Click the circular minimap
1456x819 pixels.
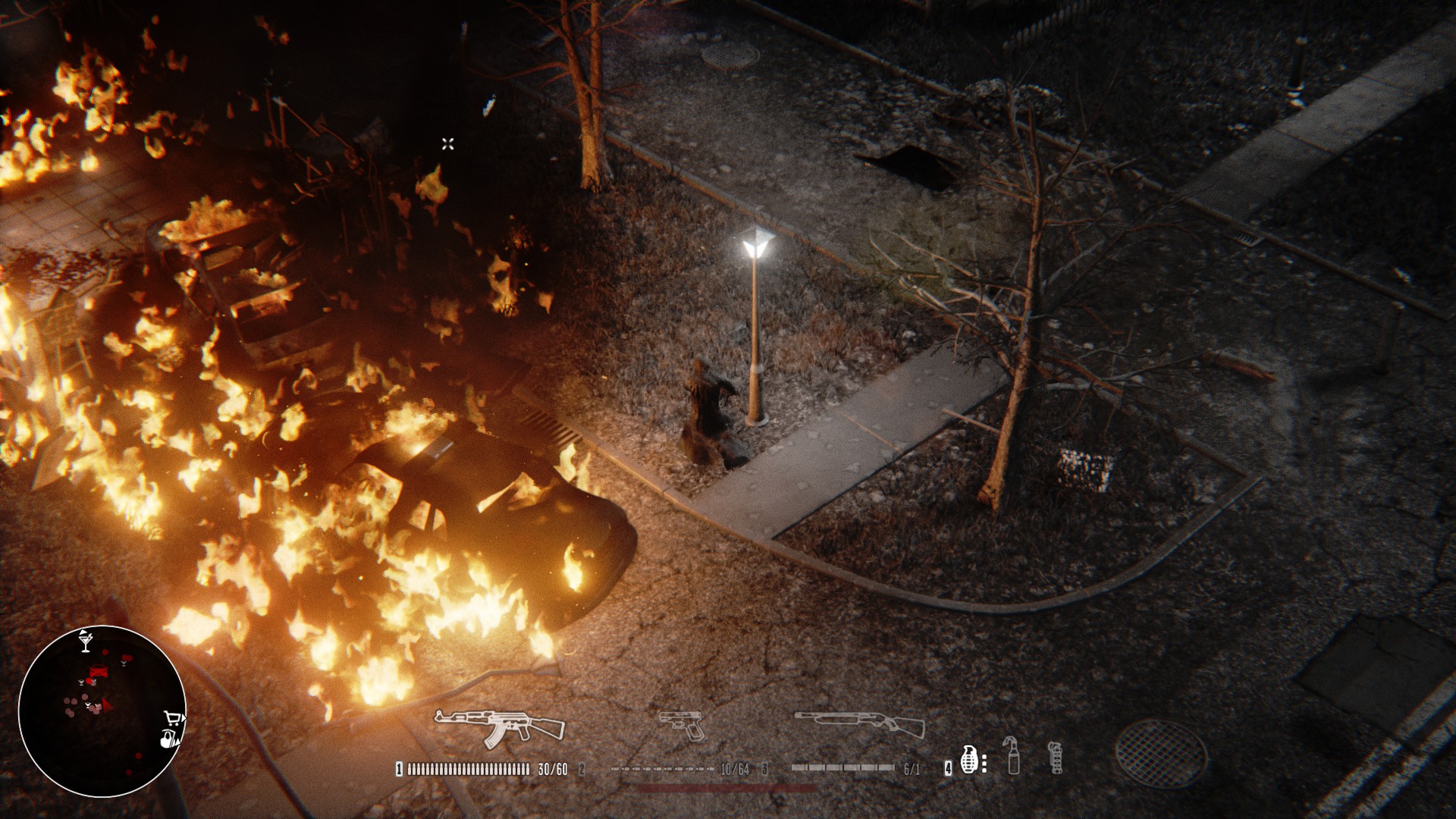click(102, 711)
